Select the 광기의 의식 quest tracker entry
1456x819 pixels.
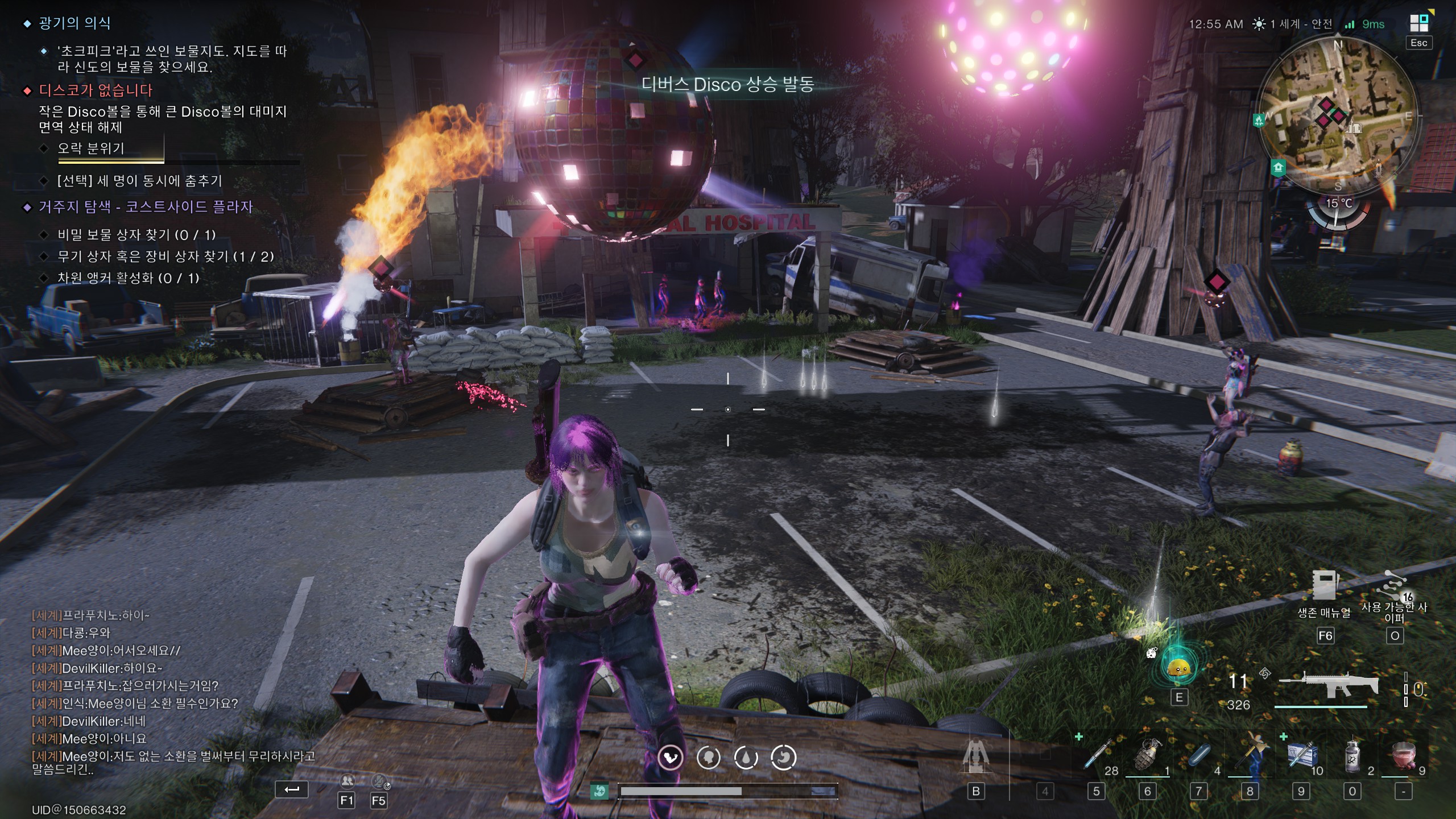[75, 23]
